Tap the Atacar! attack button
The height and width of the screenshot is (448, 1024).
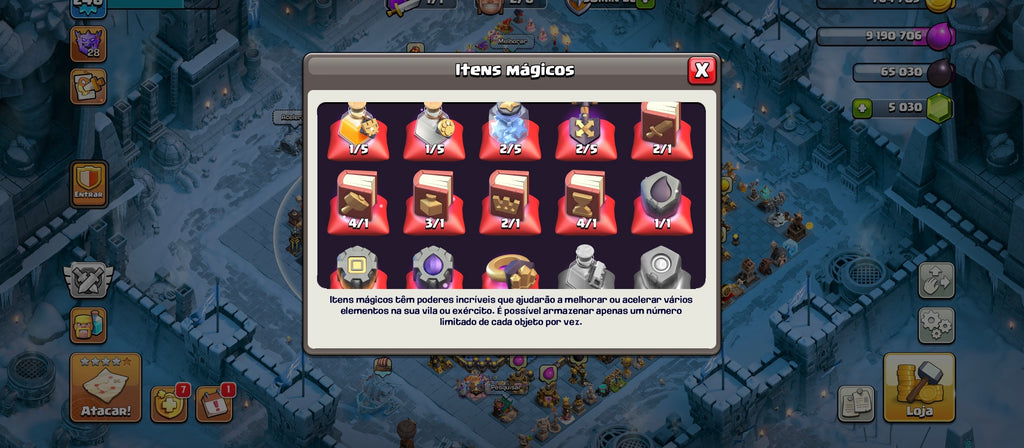(105, 387)
